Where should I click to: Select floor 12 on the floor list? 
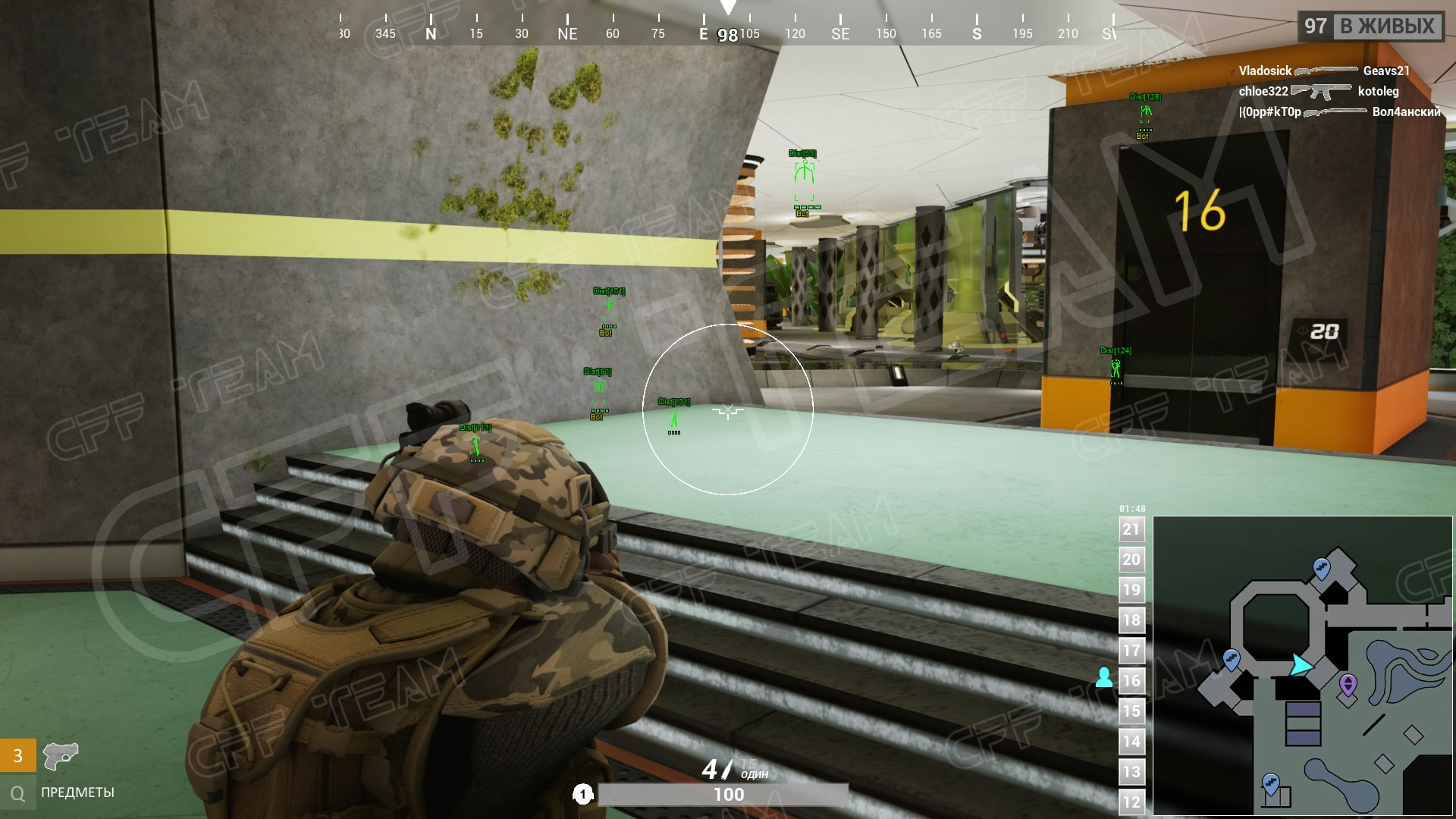1131,802
